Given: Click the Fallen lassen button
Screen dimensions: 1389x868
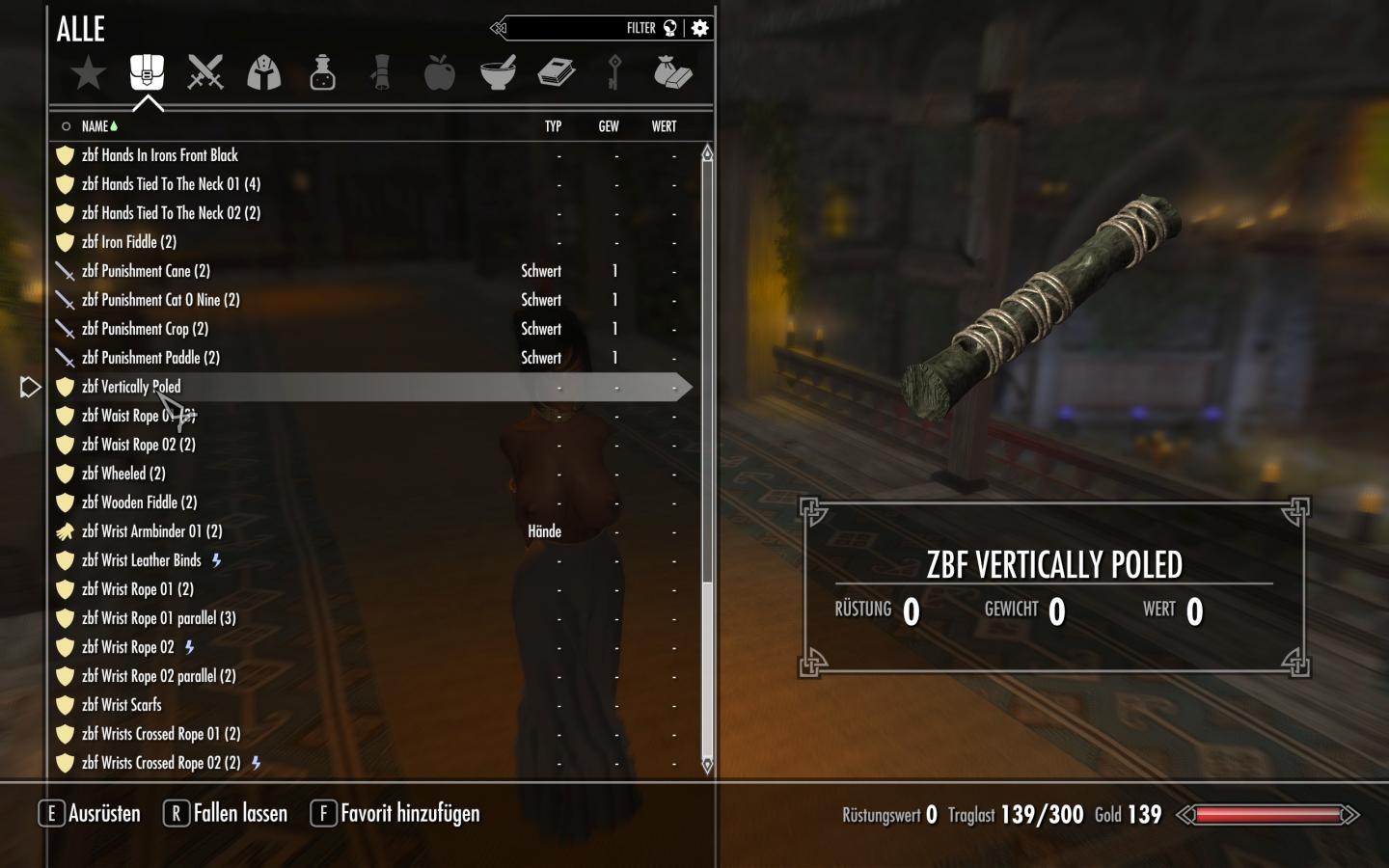Looking at the screenshot, I should (225, 813).
